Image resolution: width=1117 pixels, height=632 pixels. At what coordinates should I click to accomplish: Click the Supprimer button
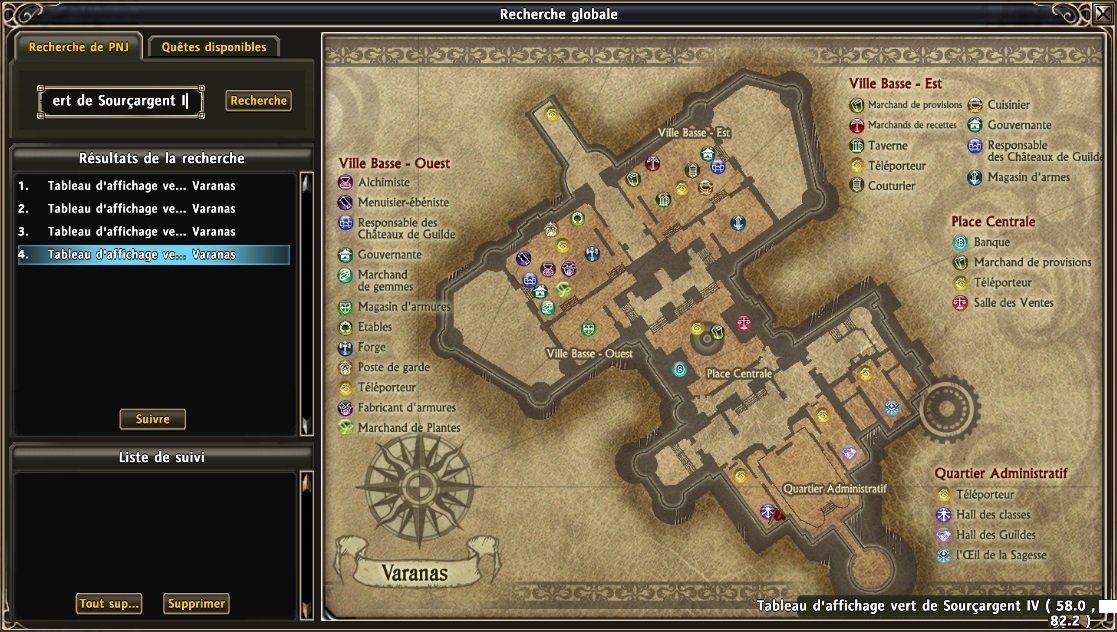coord(196,604)
